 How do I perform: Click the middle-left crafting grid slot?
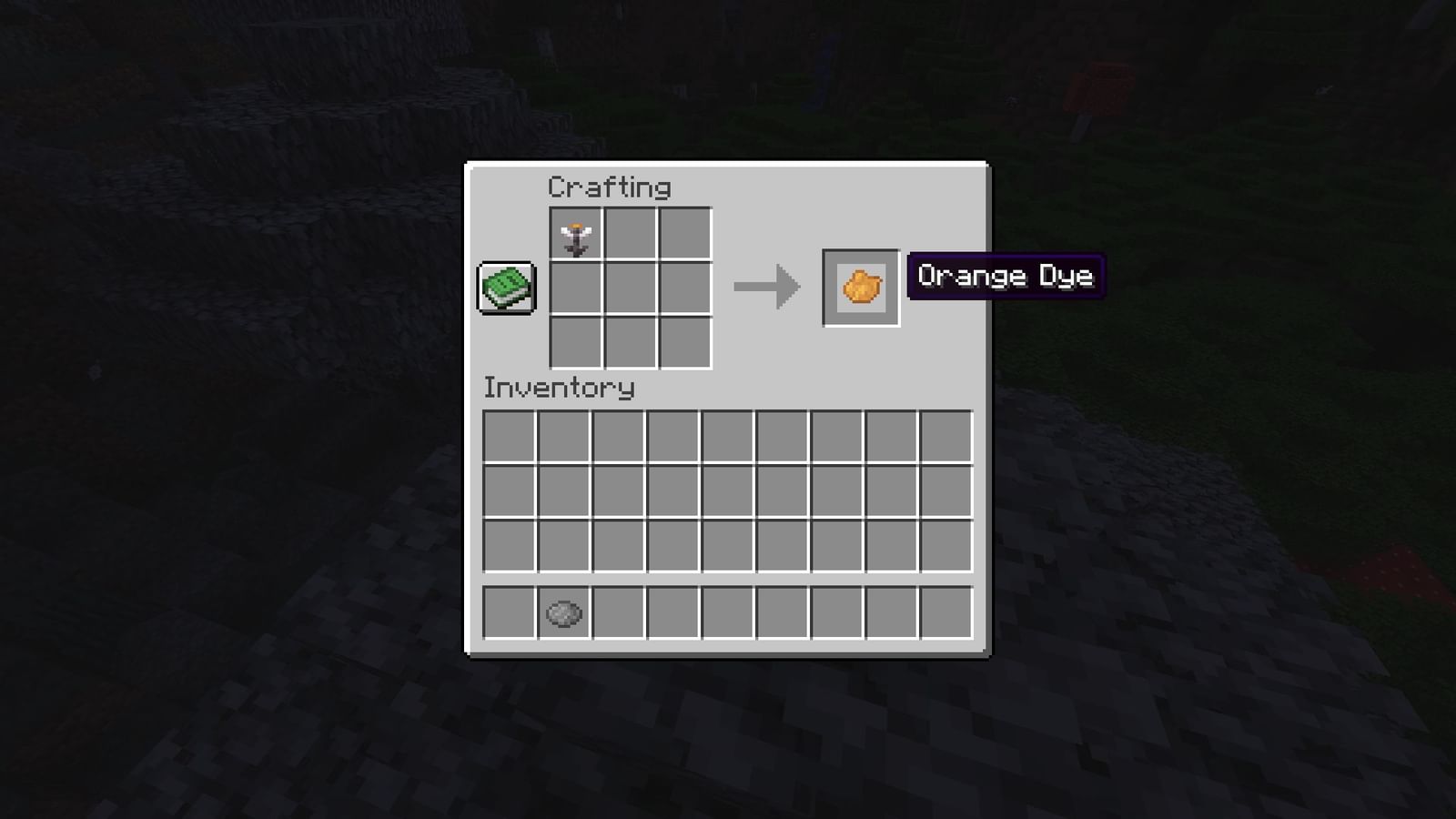tap(575, 287)
